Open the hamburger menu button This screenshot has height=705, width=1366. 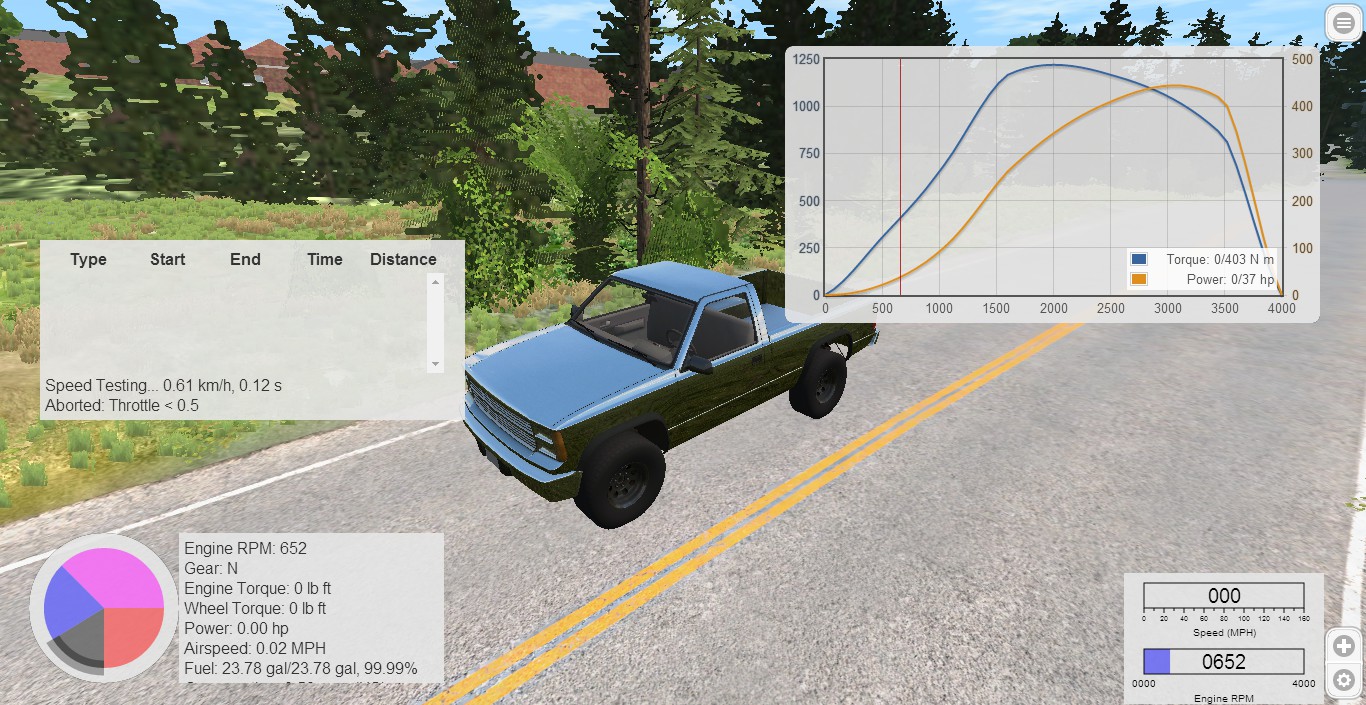point(1343,24)
